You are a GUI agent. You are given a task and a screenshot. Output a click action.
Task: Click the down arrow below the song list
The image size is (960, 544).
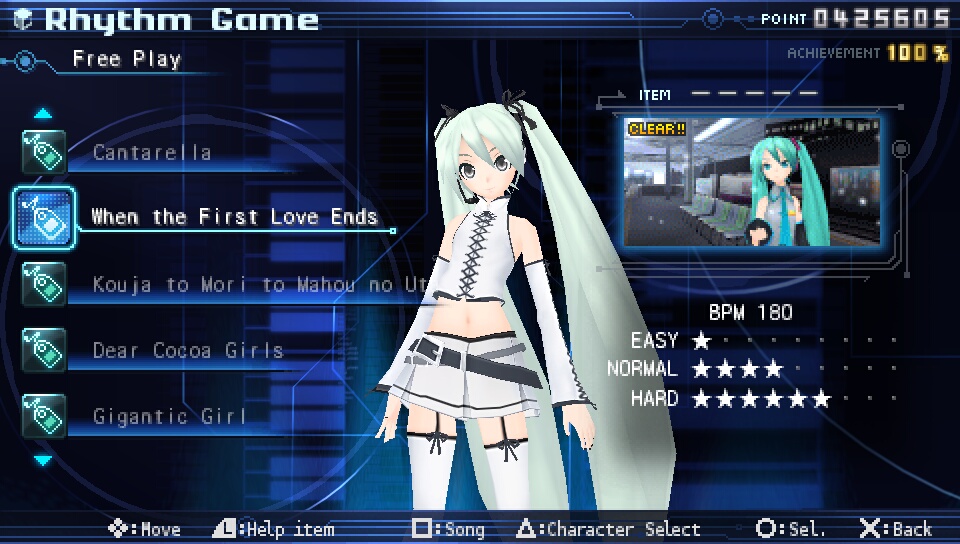tap(43, 461)
